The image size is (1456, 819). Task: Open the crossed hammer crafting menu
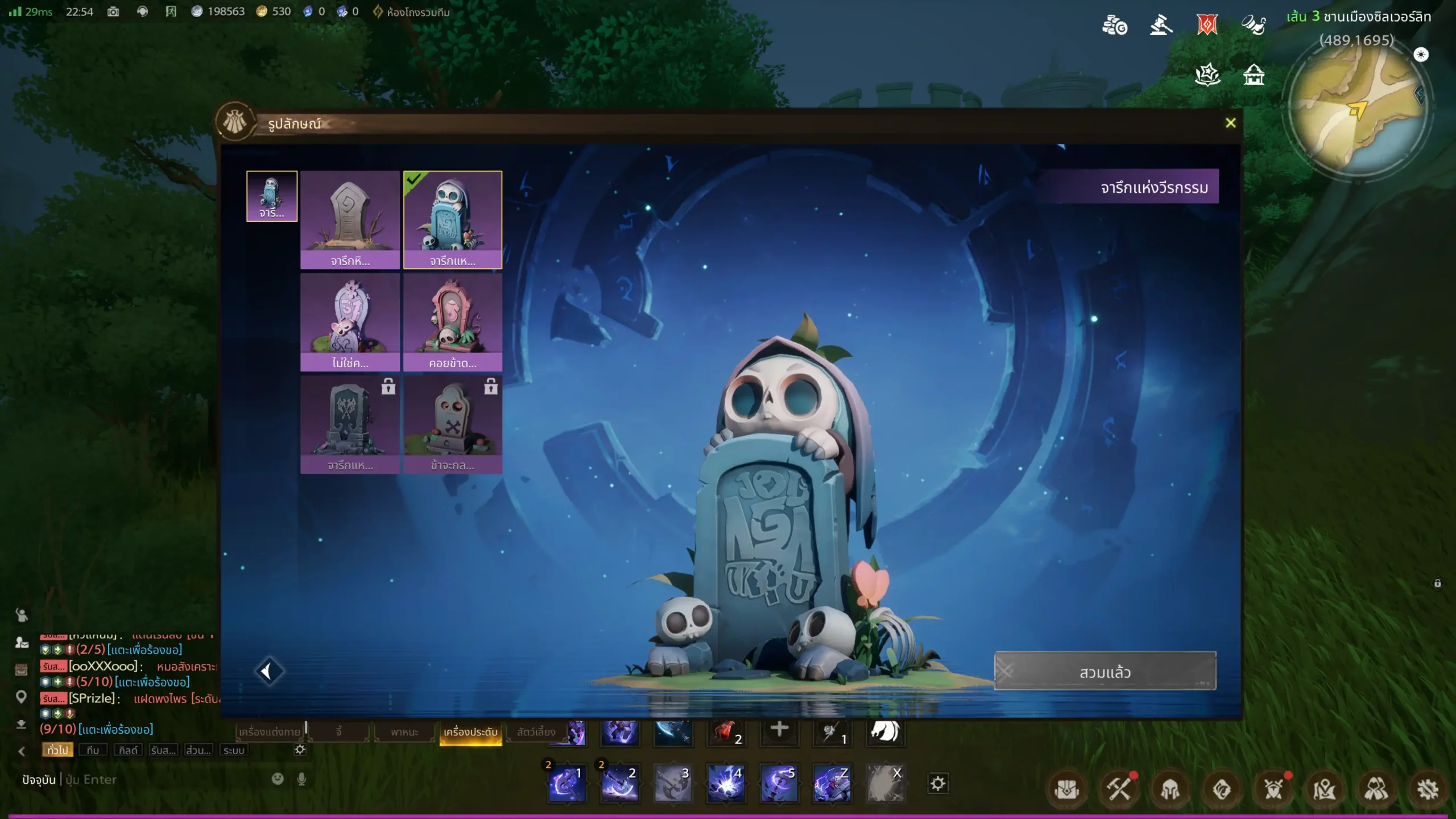(1118, 789)
